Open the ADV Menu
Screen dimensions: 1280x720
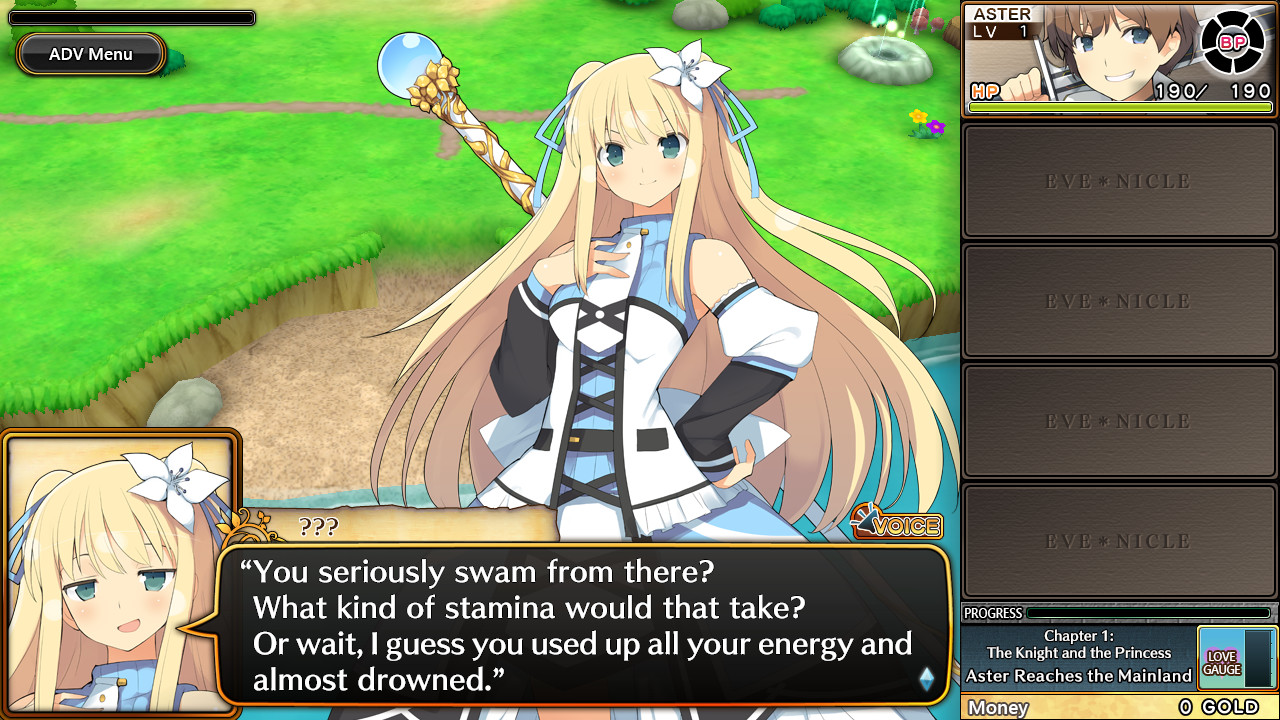[x=90, y=54]
